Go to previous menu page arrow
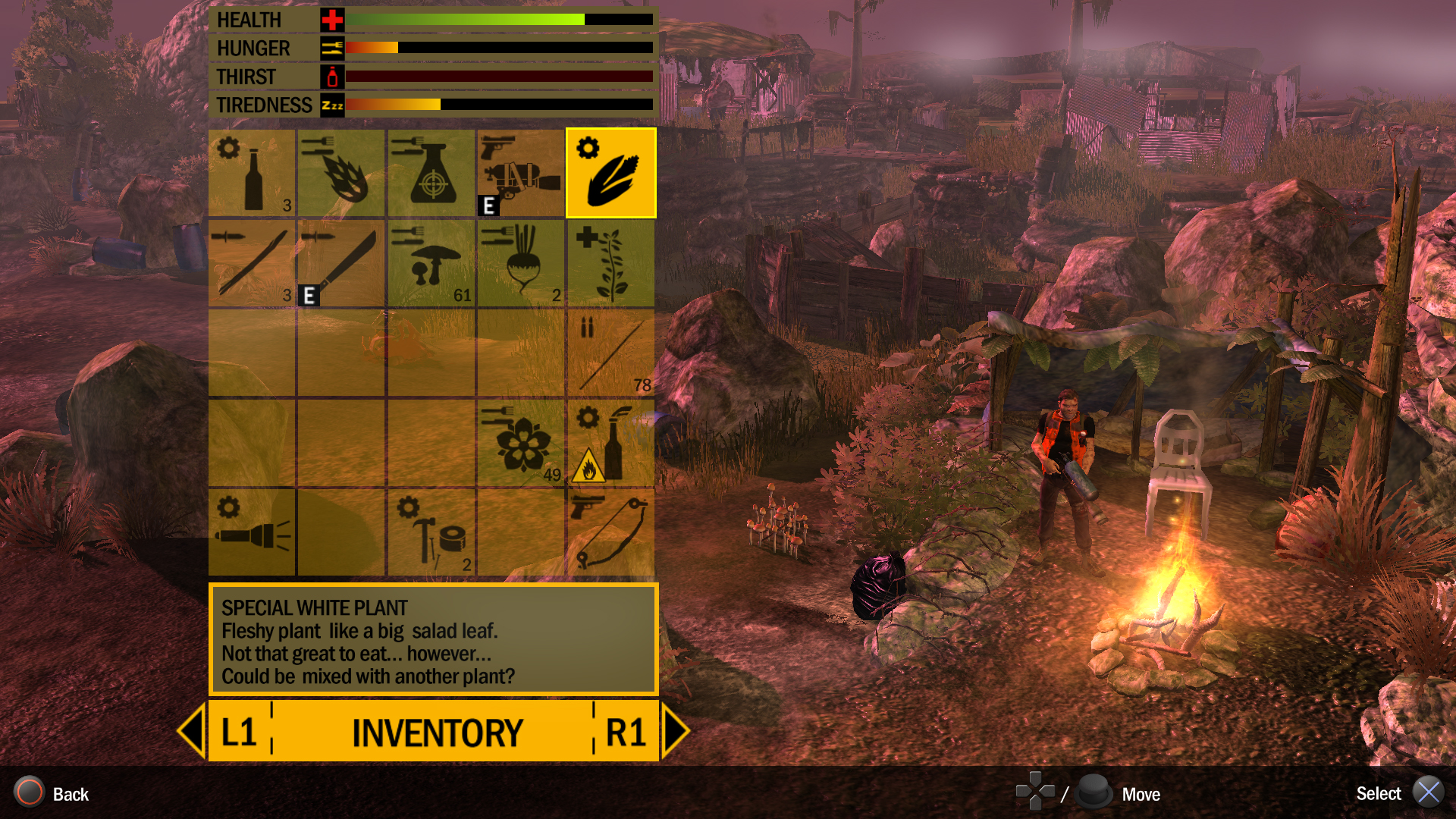This screenshot has width=1456, height=819. click(192, 731)
